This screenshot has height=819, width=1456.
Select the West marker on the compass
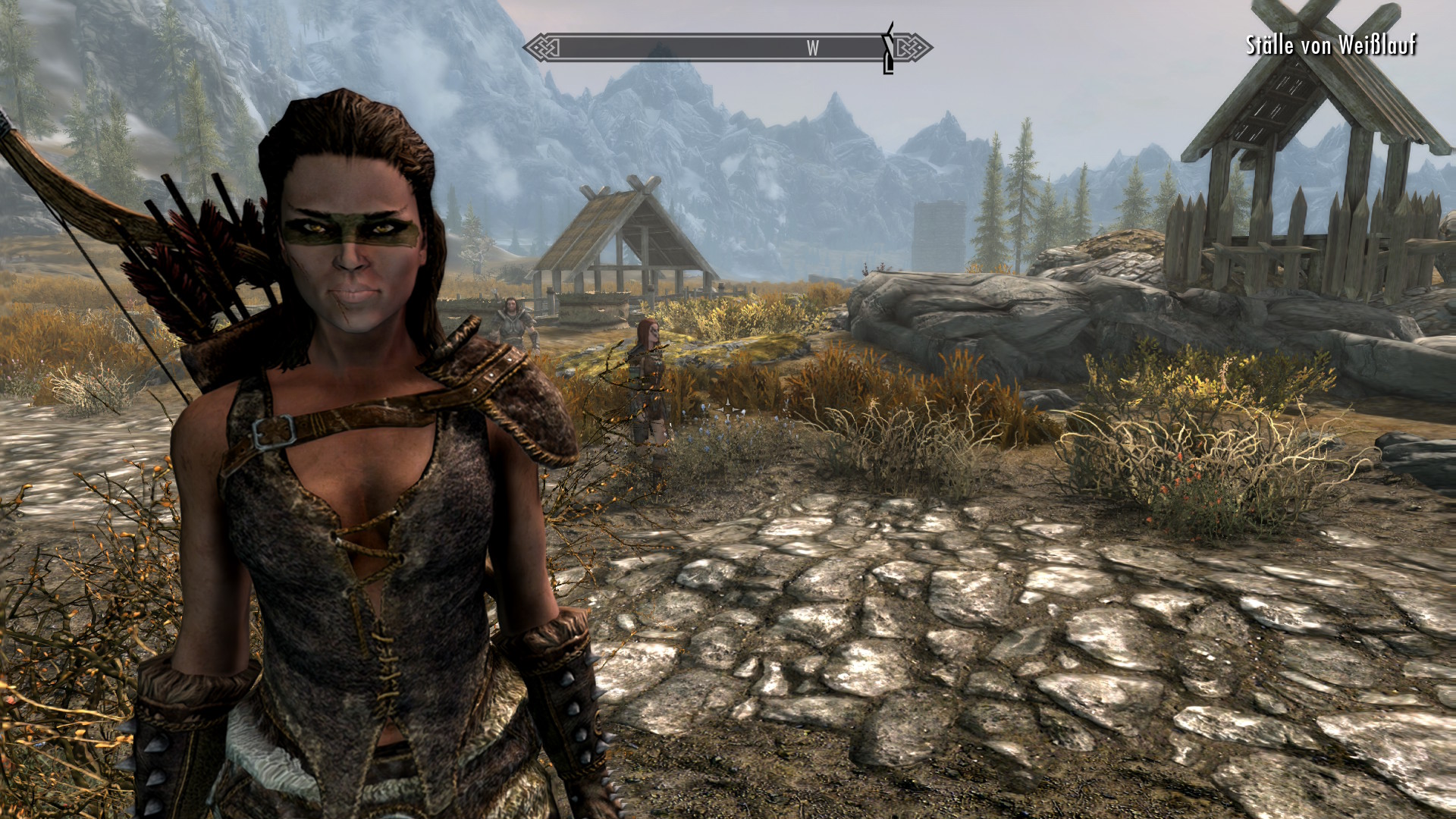812,49
